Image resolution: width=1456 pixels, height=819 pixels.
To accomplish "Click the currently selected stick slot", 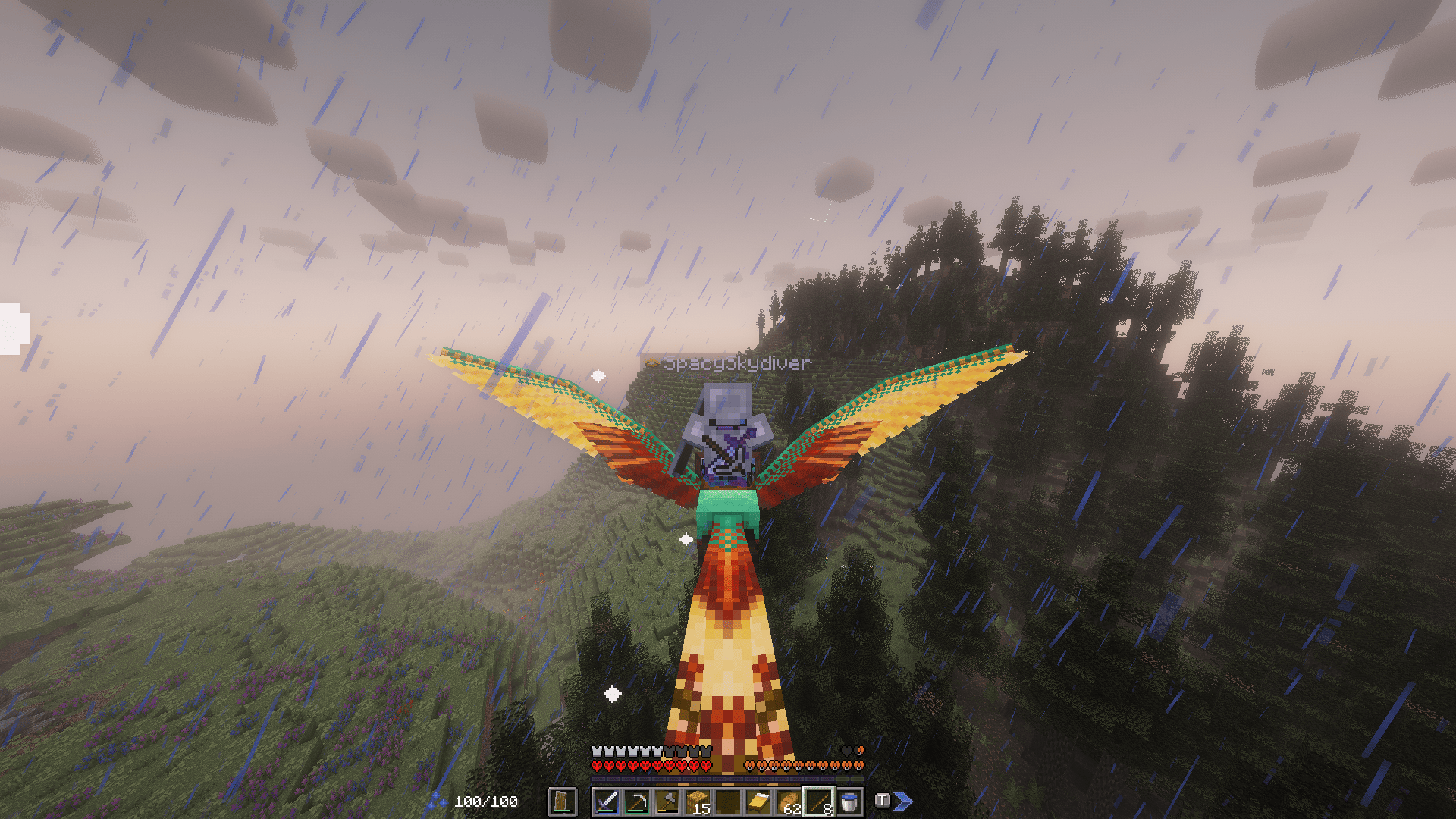I will [x=818, y=801].
